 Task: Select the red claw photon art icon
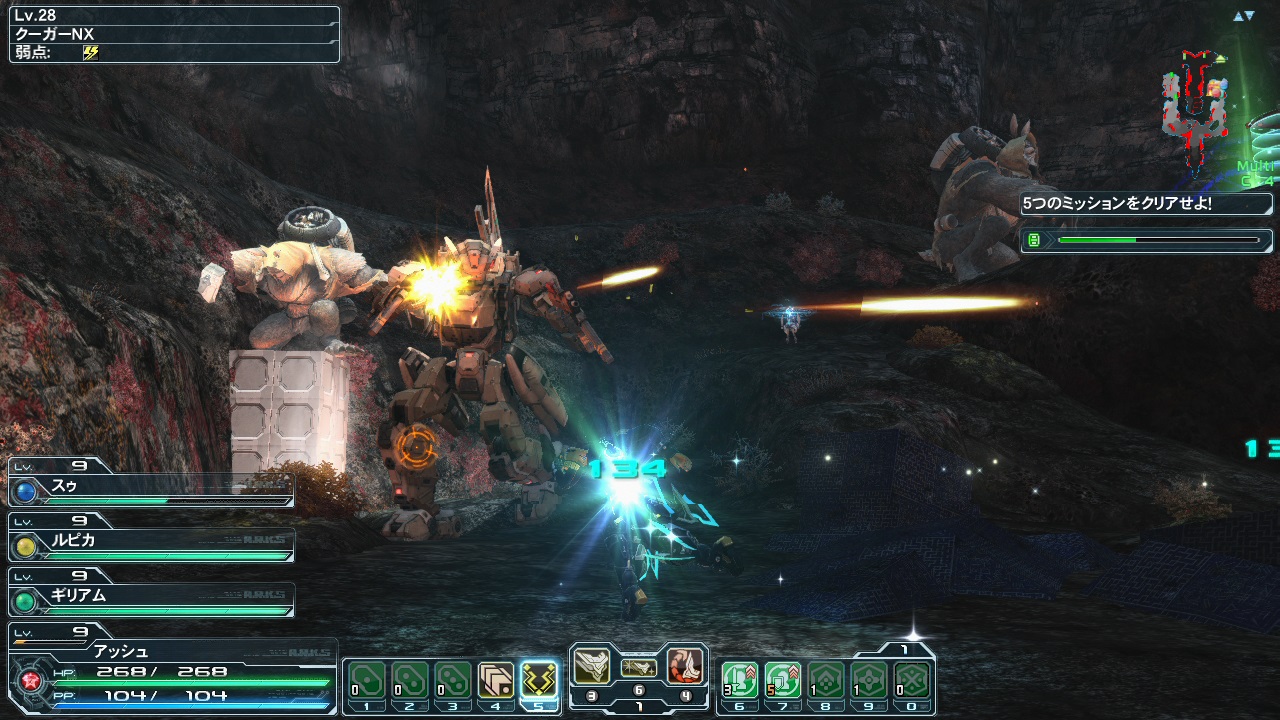click(x=685, y=666)
